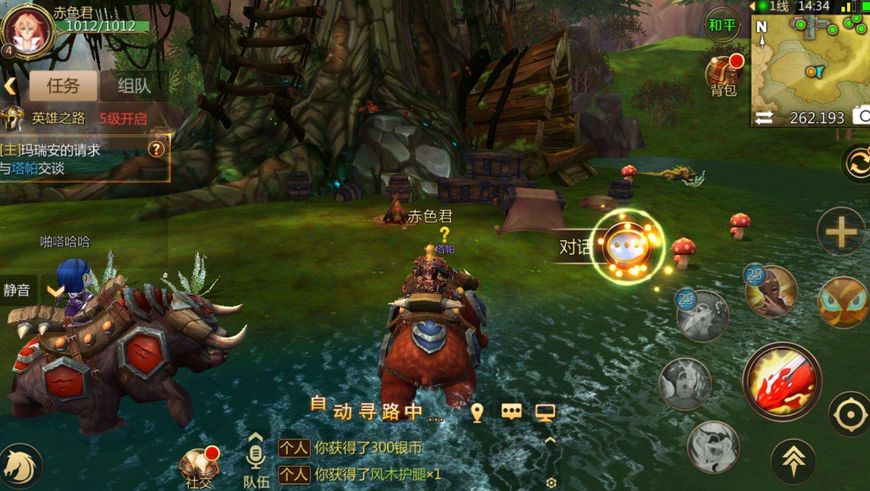Activate the owl face skill icon
The width and height of the screenshot is (870, 491).
(843, 302)
